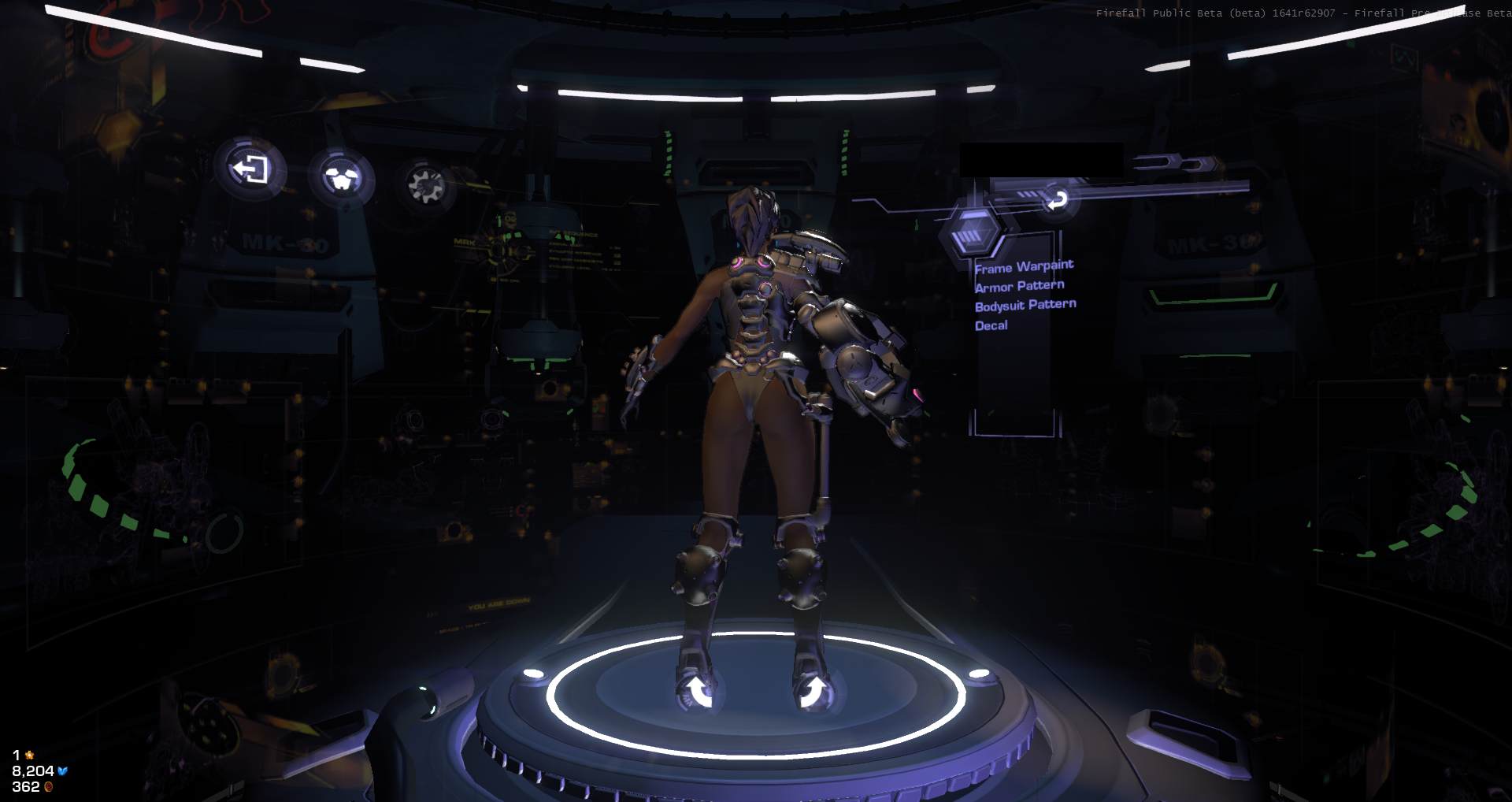
Task: Open the Decal customization entry
Action: (991, 325)
